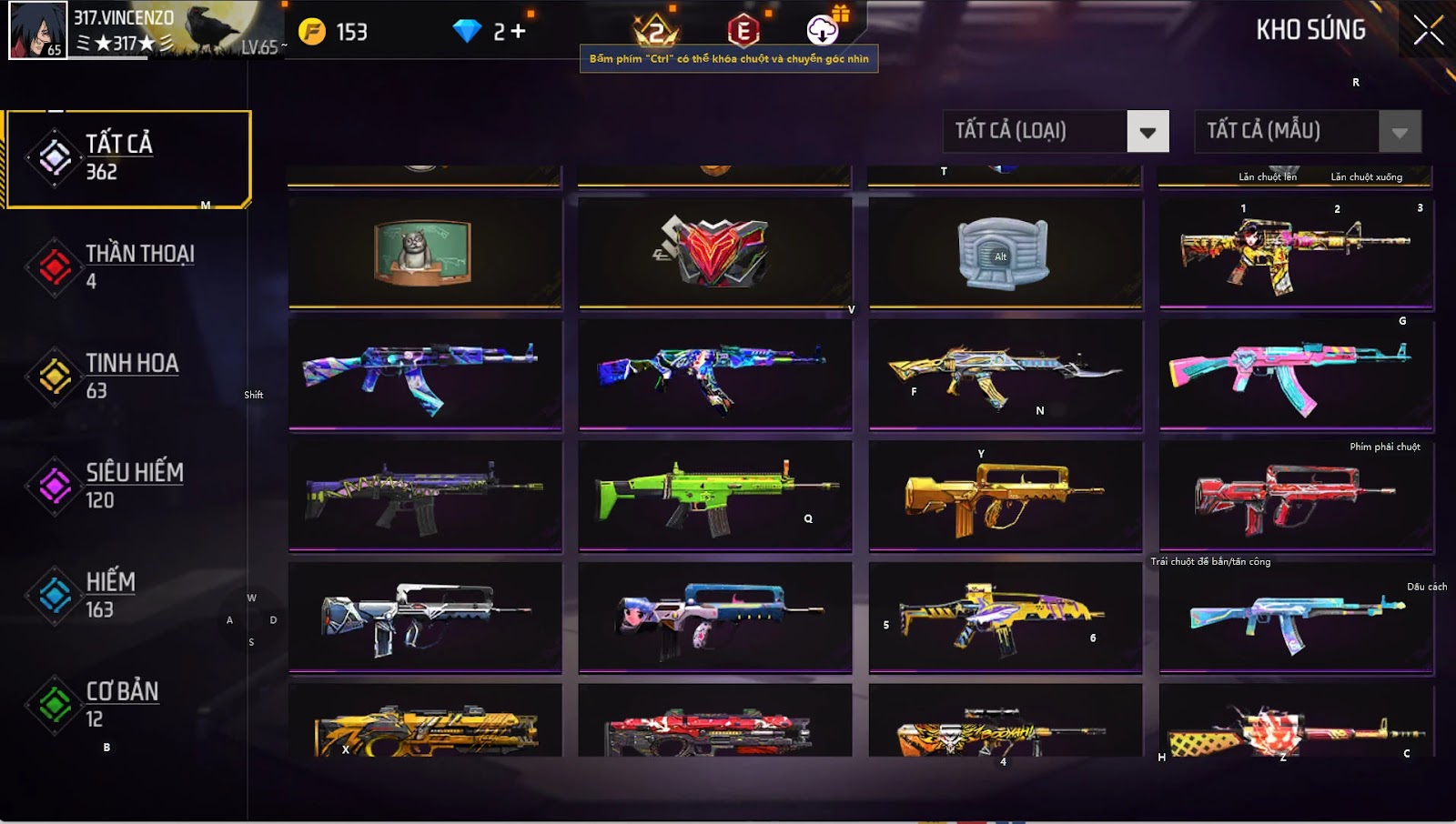Screen dimensions: 1456x824
Task: Select the pink and cyan AK skin
Action: click(x=1295, y=375)
